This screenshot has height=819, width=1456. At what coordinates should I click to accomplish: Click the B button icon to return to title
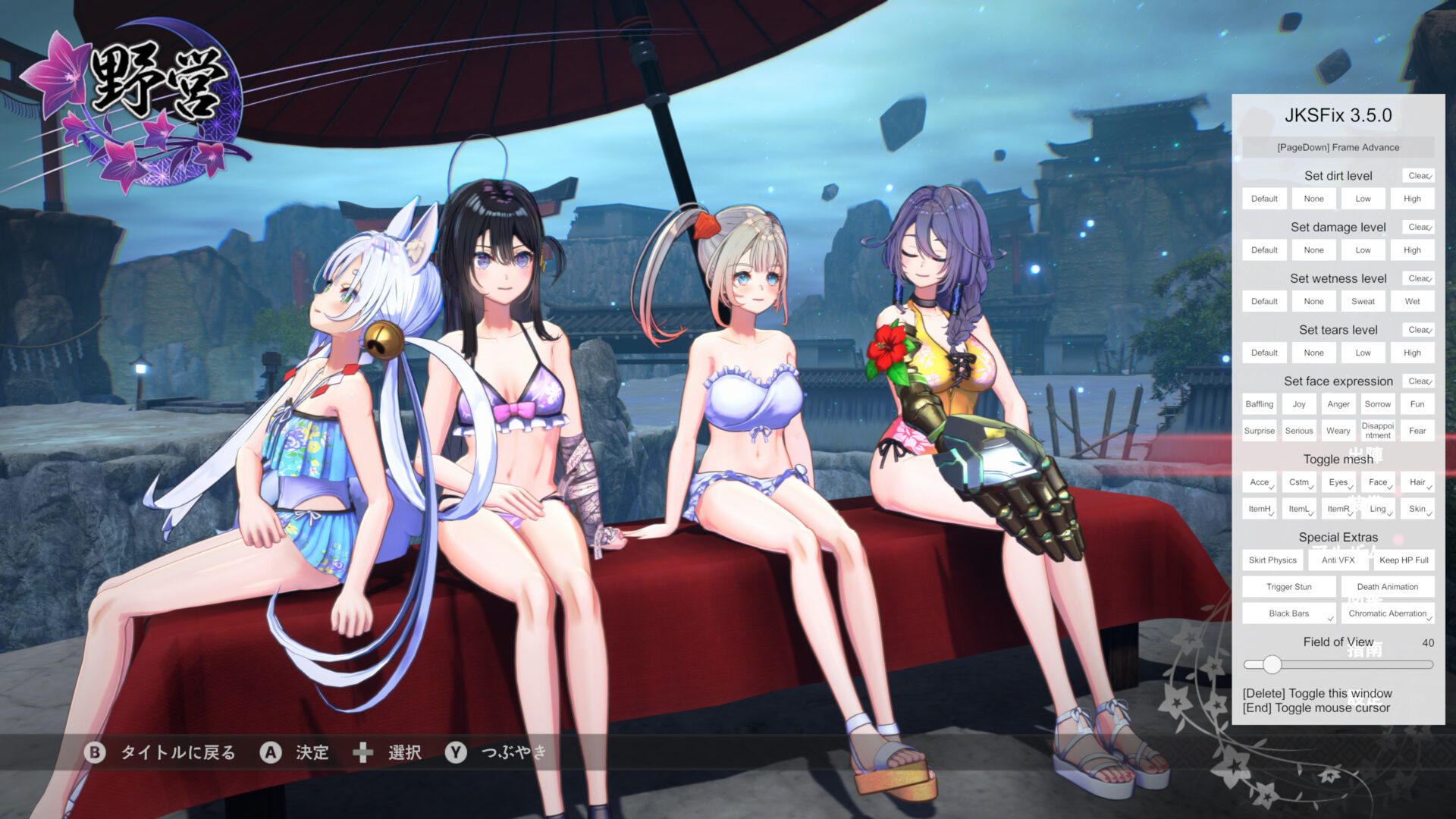[x=94, y=753]
